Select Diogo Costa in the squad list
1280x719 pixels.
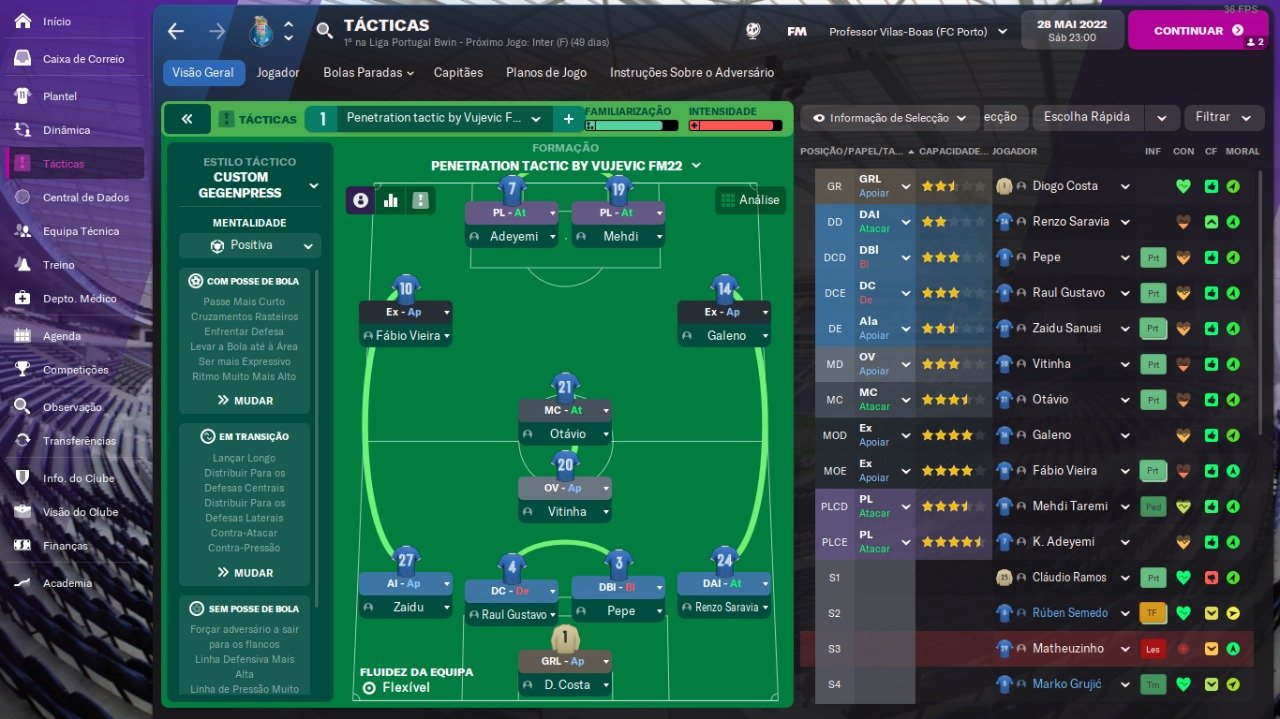[1064, 186]
